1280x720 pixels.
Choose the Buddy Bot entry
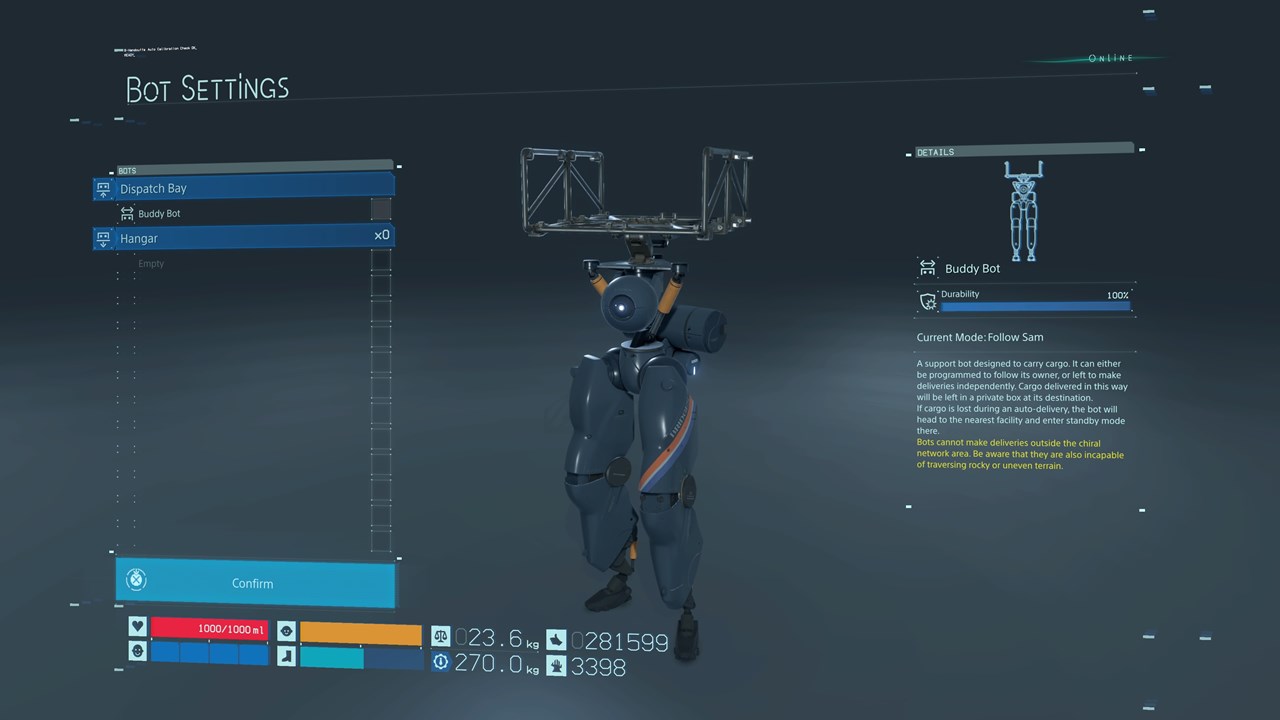159,214
